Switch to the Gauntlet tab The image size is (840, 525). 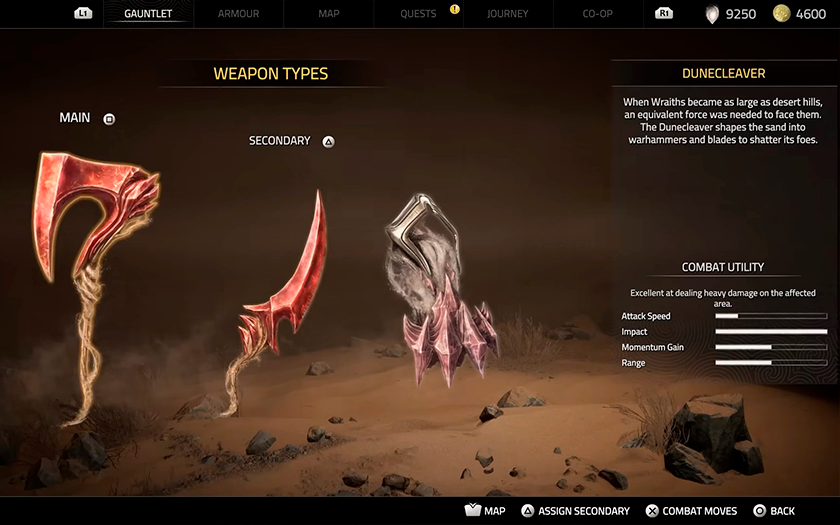click(149, 14)
